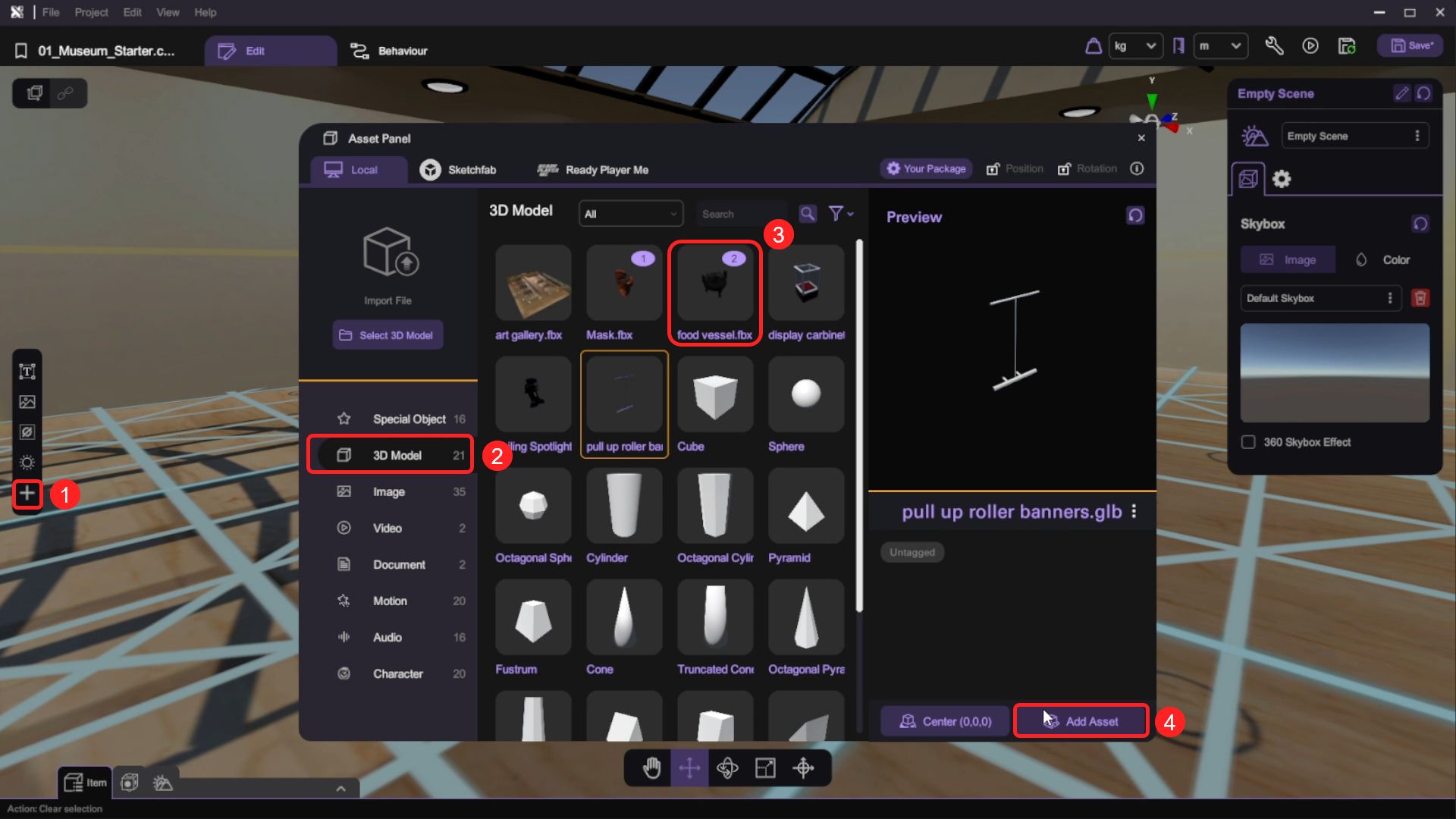Click the plus add-asset toolbar icon
The width and height of the screenshot is (1456, 819).
click(x=27, y=494)
